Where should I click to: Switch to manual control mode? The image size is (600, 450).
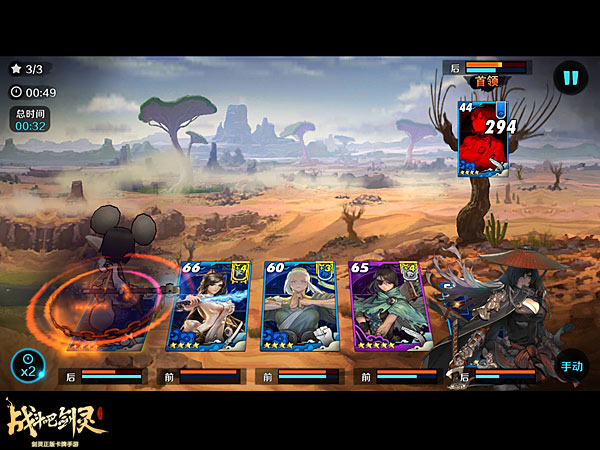pos(571,366)
